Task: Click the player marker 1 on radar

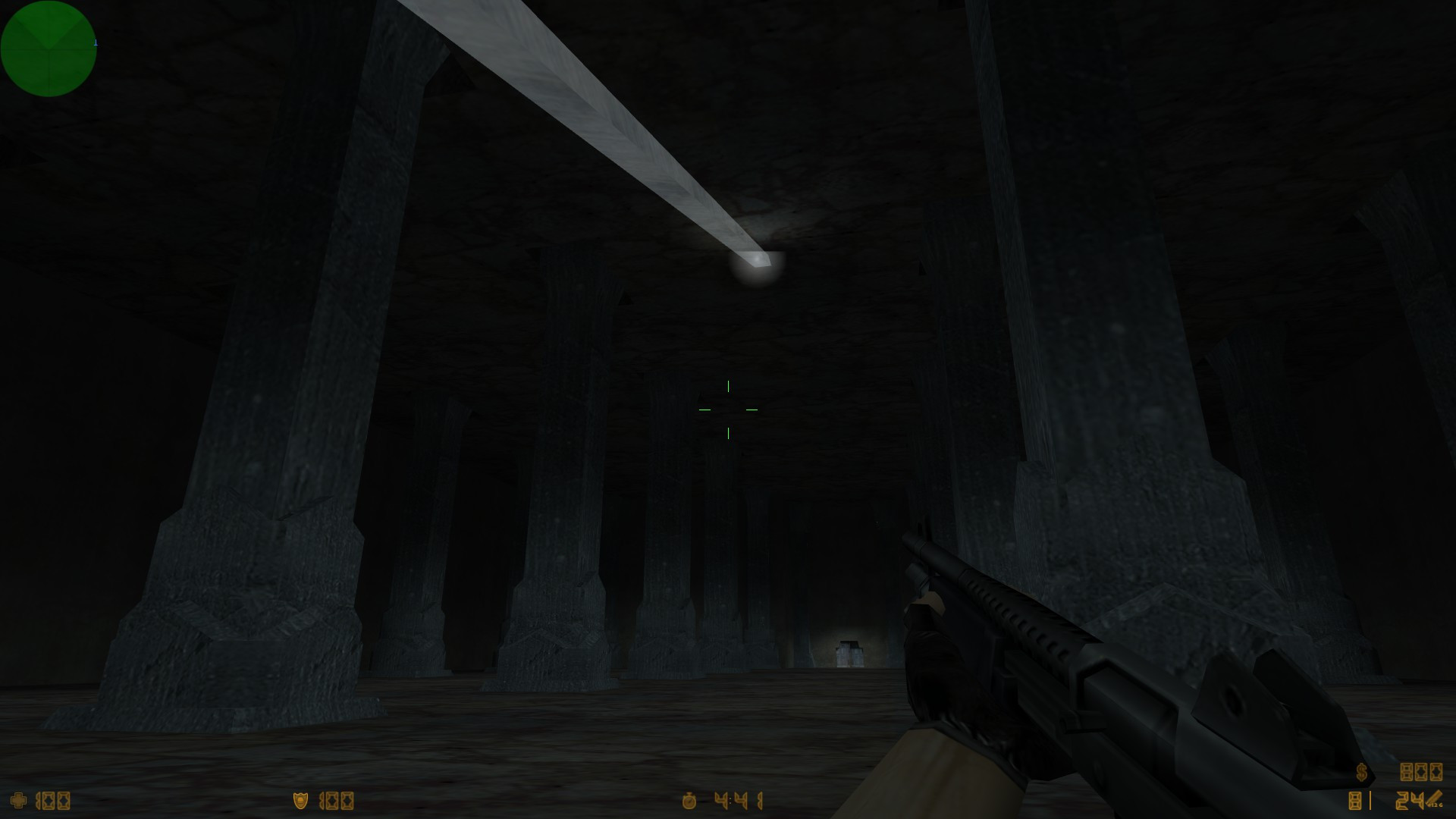Action: [95, 42]
